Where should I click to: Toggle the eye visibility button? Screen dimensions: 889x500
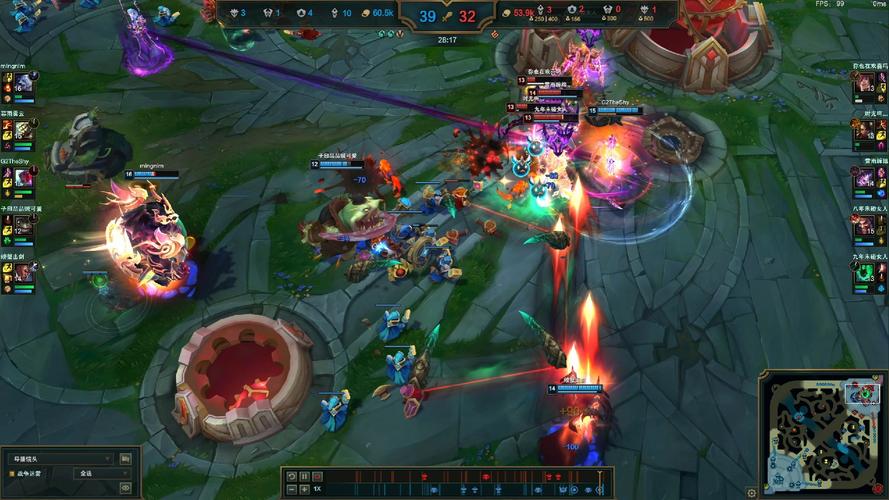126,487
